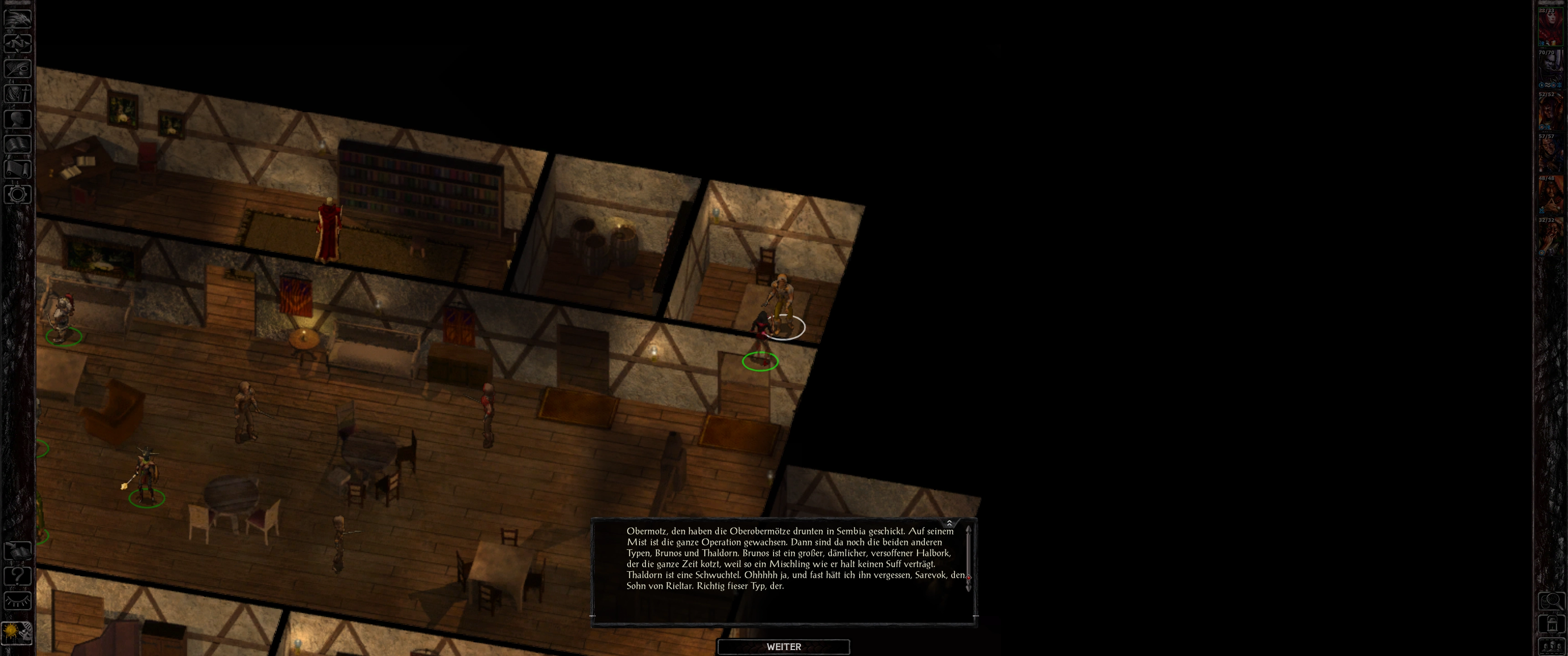Click the padlock icon in the sidebar
Screen dimensions: 1568x656
tap(1551, 624)
